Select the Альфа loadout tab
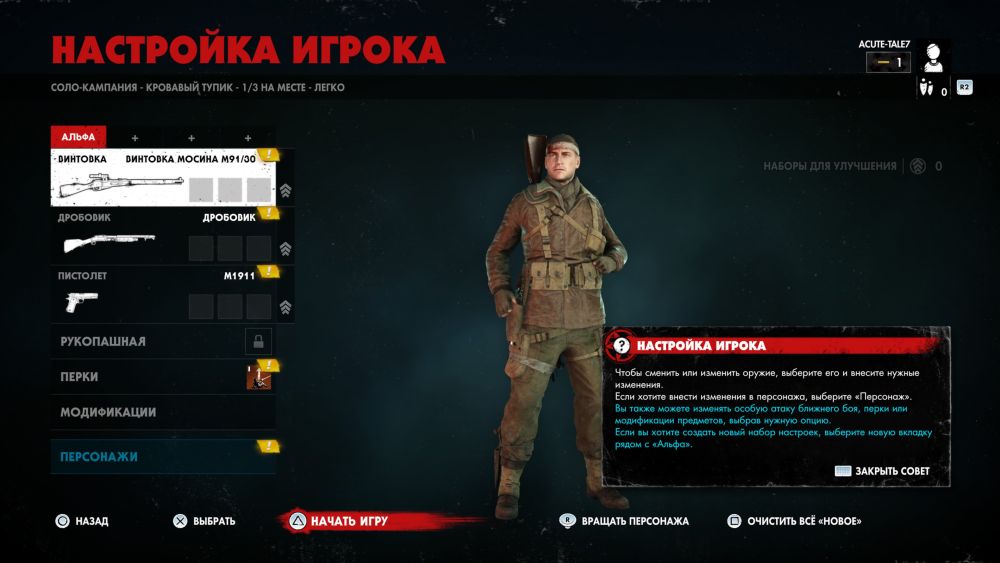The width and height of the screenshot is (1000, 563). point(78,137)
